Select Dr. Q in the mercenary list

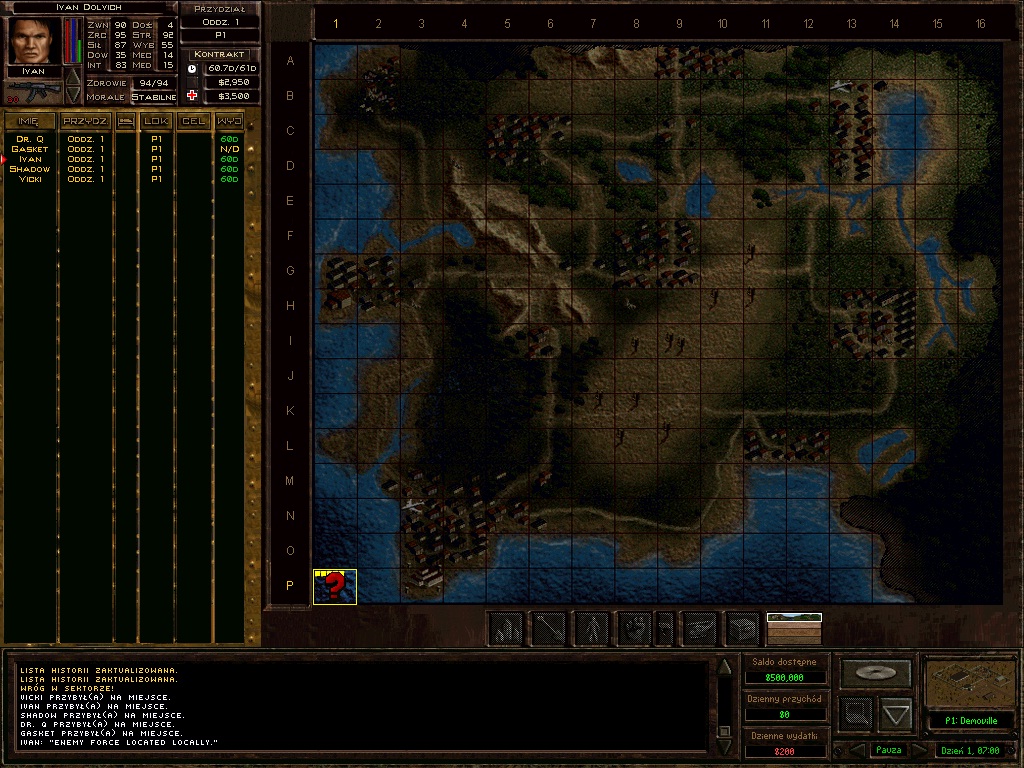pyautogui.click(x=30, y=139)
